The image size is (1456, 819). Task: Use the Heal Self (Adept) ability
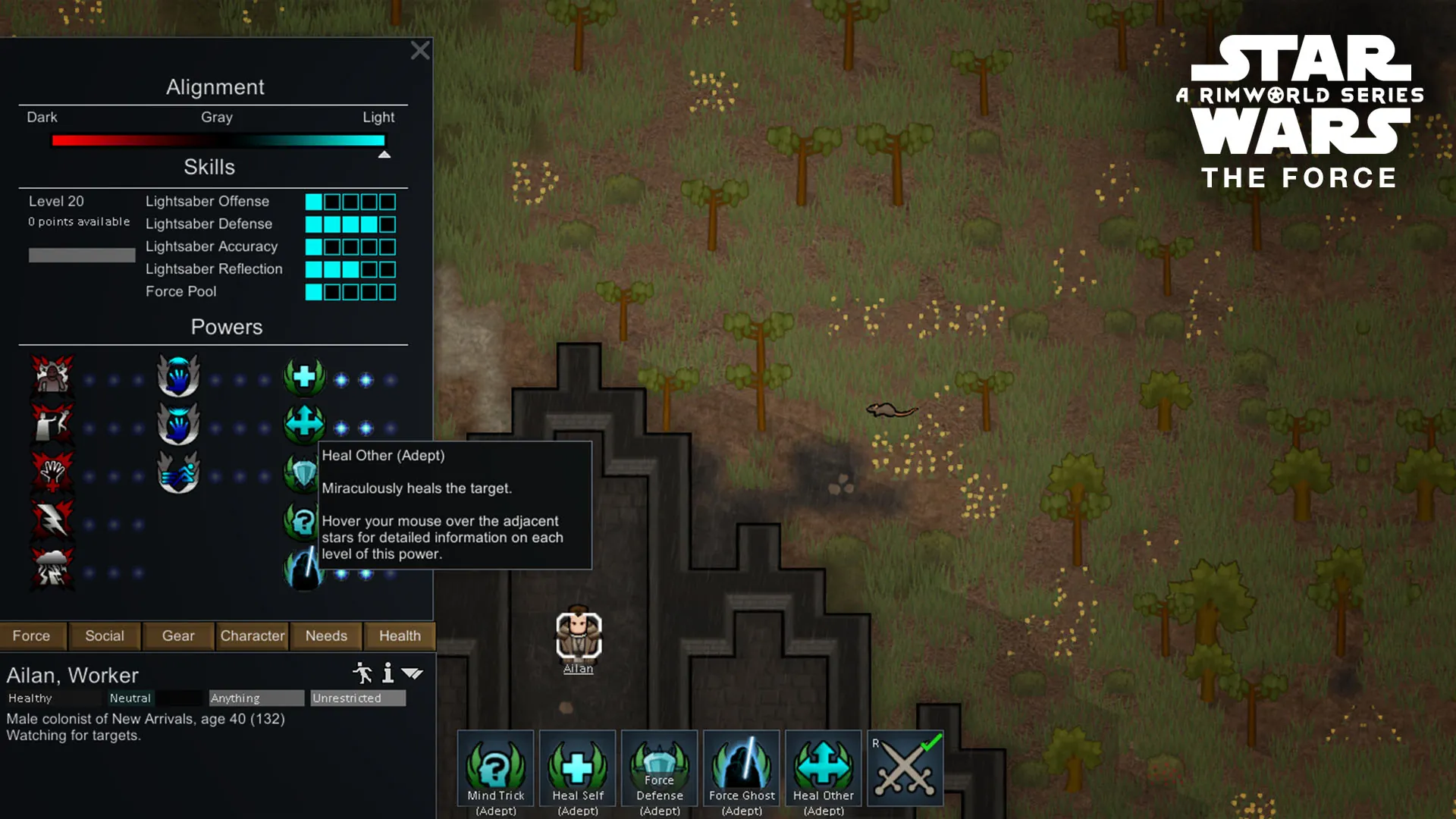point(578,768)
